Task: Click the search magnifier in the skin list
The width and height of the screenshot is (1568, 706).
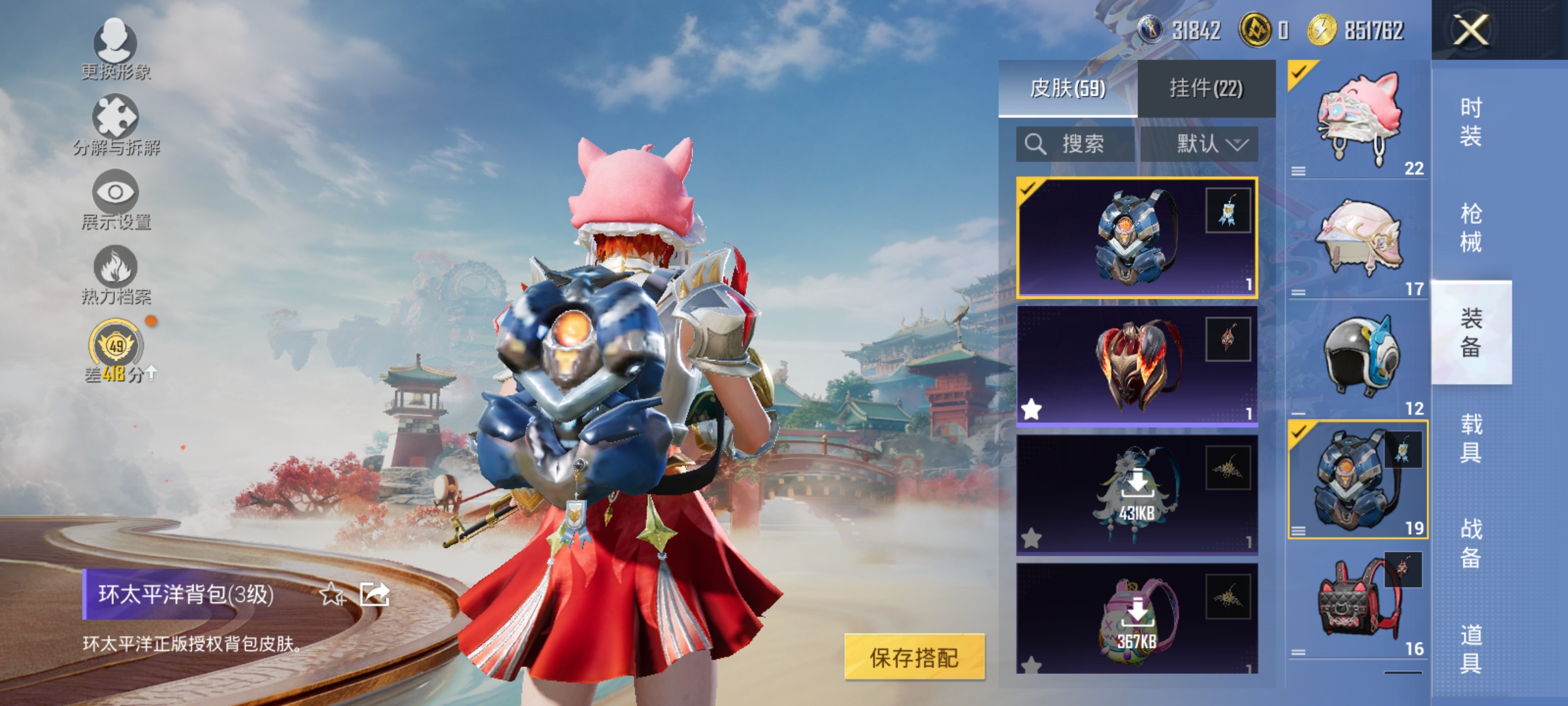Action: pos(1036,144)
